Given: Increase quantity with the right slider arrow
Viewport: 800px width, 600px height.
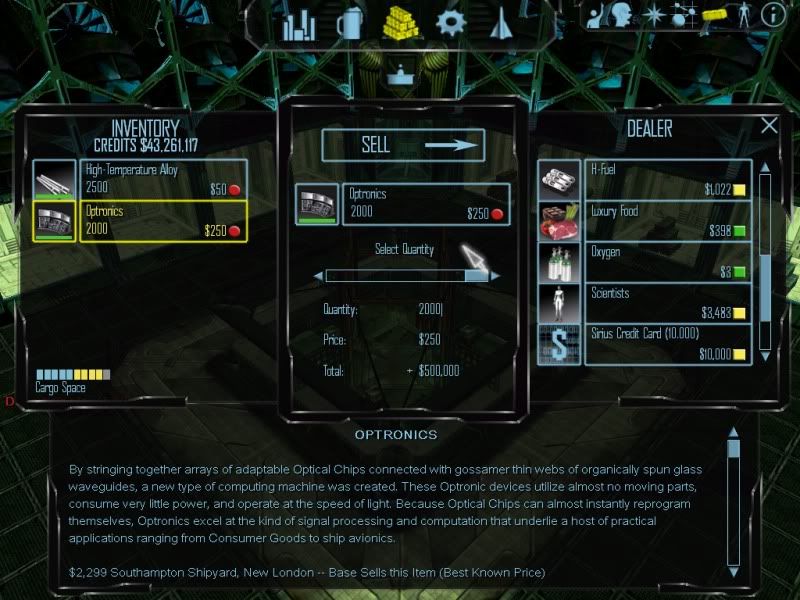Looking at the screenshot, I should click(x=495, y=275).
